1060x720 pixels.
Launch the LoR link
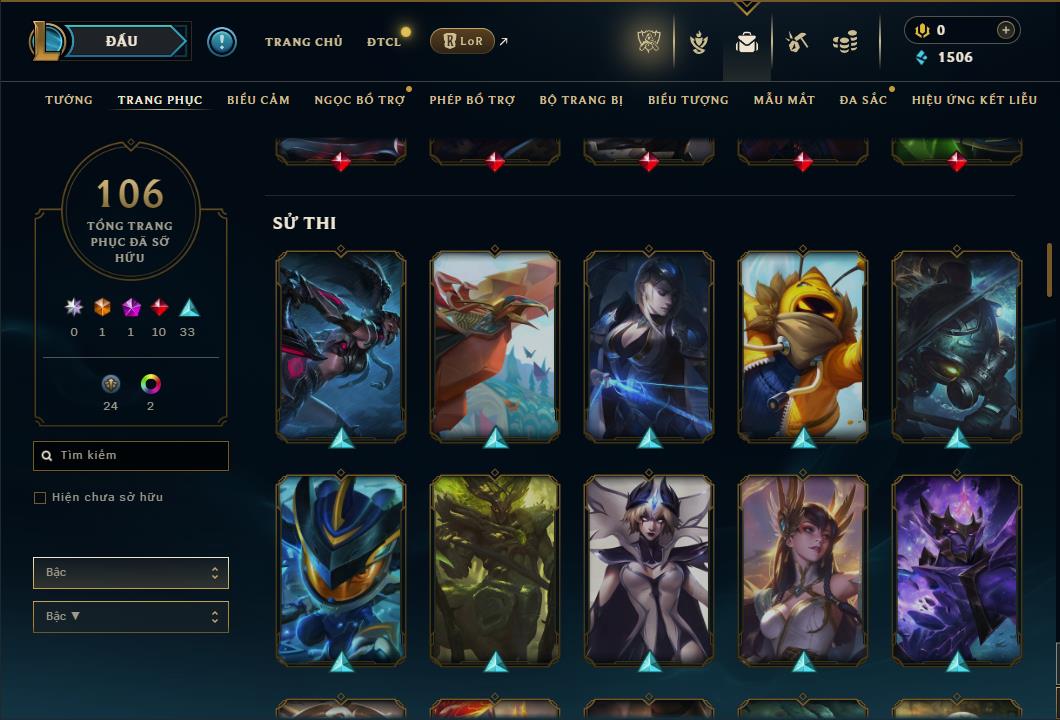click(x=463, y=41)
